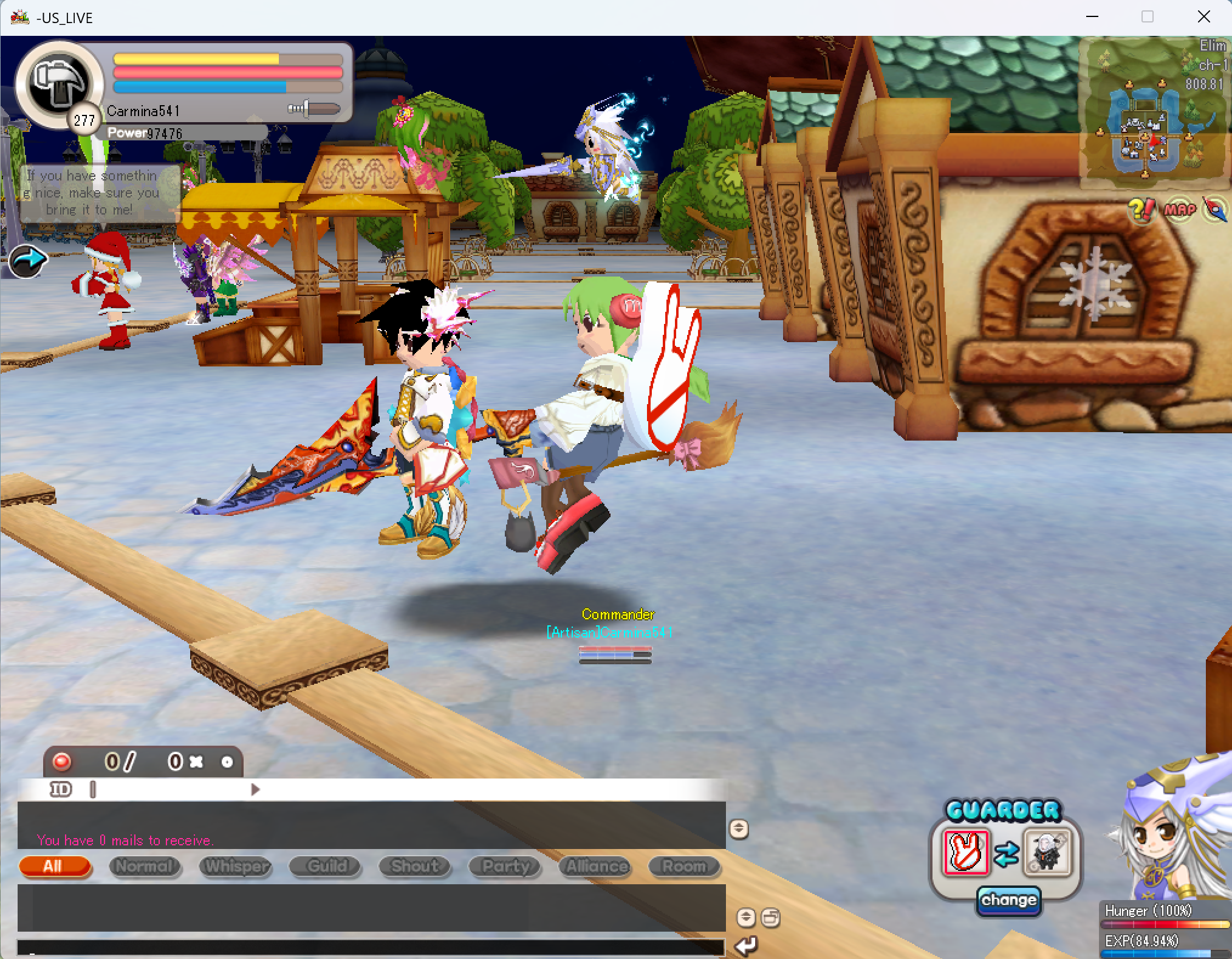Close the game window
This screenshot has height=959, width=1232.
[1203, 17]
